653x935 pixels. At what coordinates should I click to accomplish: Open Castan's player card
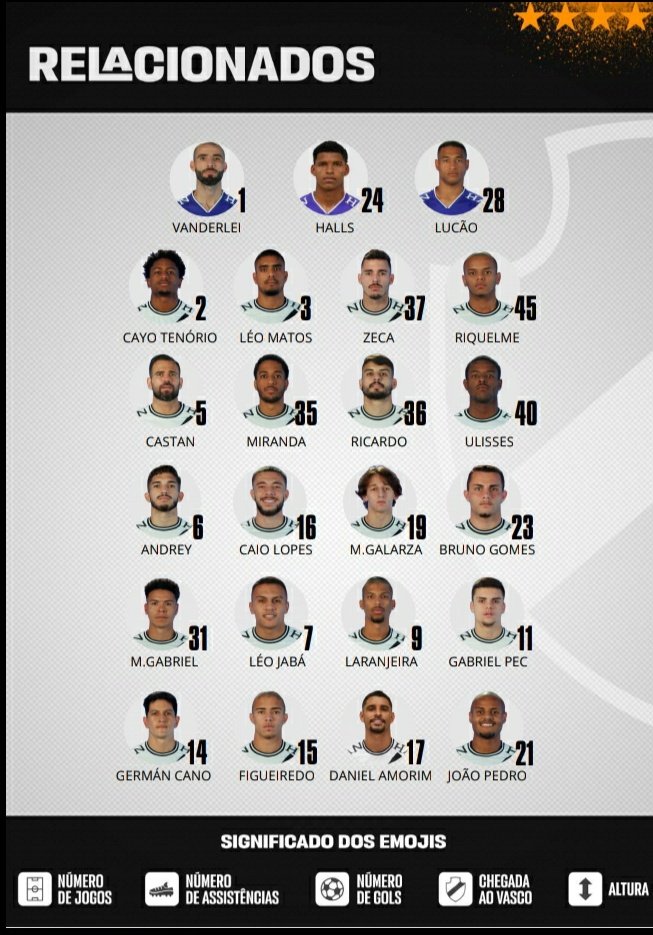click(x=165, y=391)
